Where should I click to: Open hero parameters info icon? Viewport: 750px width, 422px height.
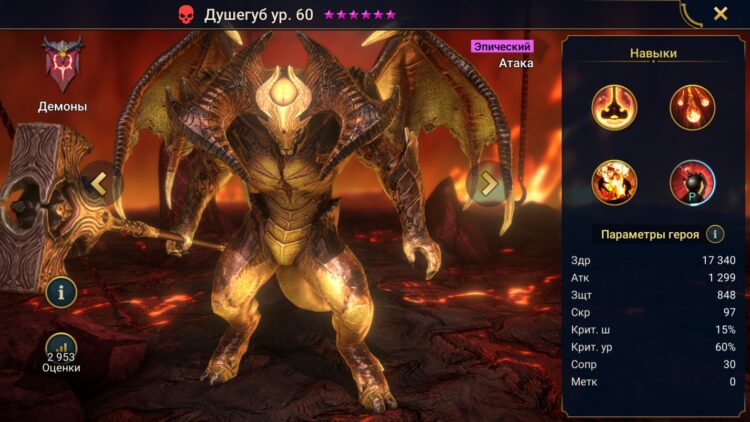pos(715,234)
